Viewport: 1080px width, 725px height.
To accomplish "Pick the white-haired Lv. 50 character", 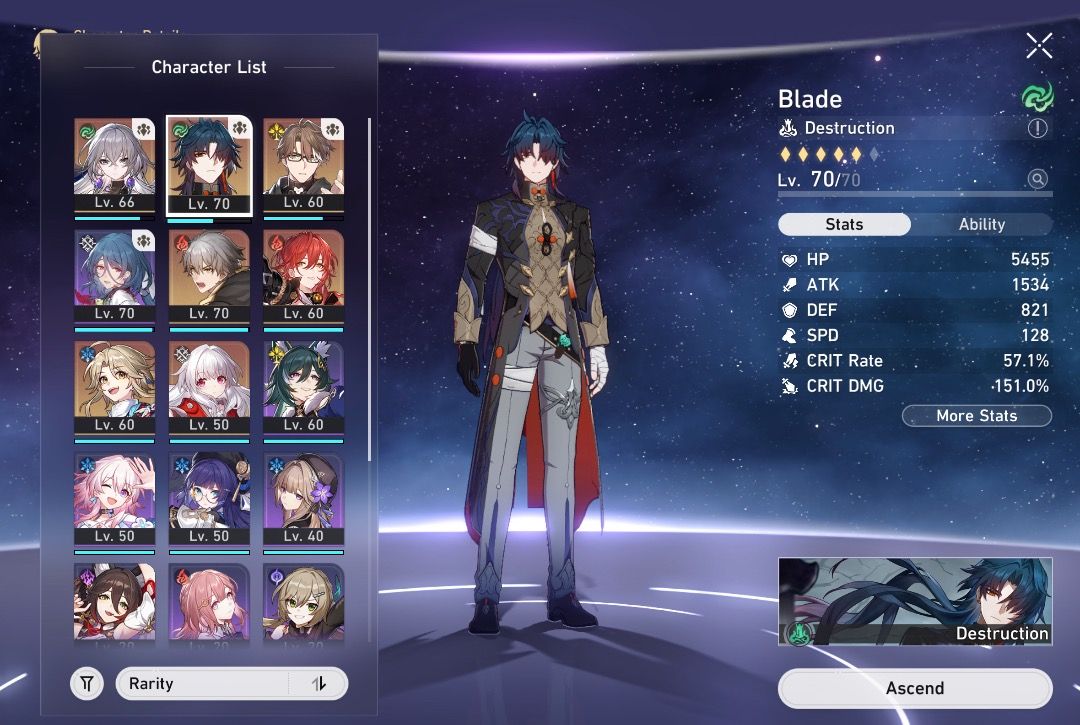I will pos(209,387).
